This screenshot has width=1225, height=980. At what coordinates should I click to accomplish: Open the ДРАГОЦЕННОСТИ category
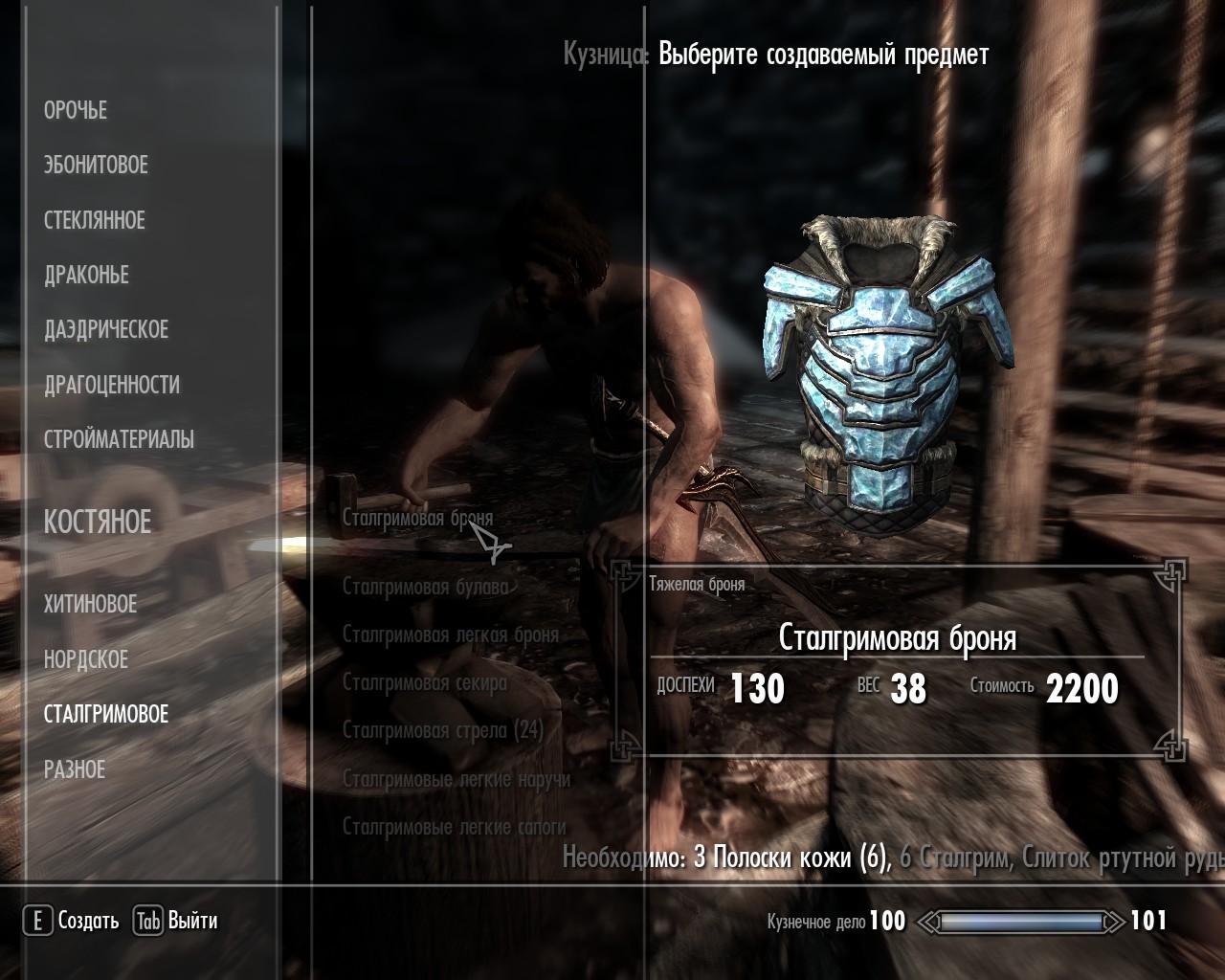click(x=111, y=385)
